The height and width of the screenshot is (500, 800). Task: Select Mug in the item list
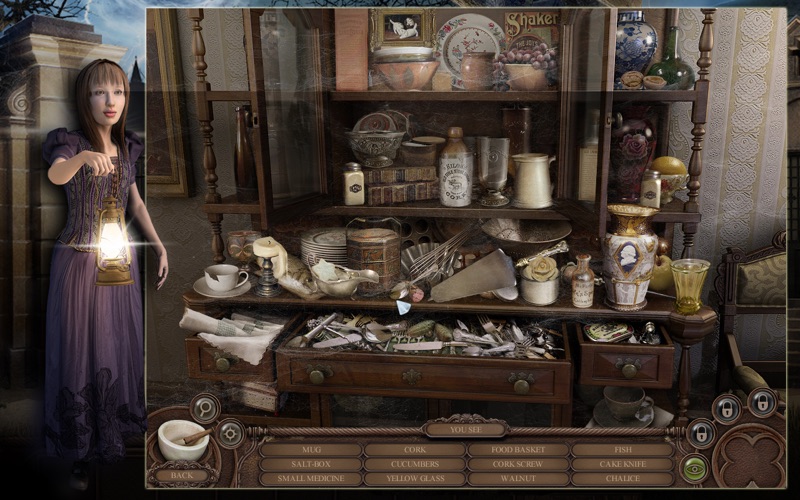tap(310, 450)
